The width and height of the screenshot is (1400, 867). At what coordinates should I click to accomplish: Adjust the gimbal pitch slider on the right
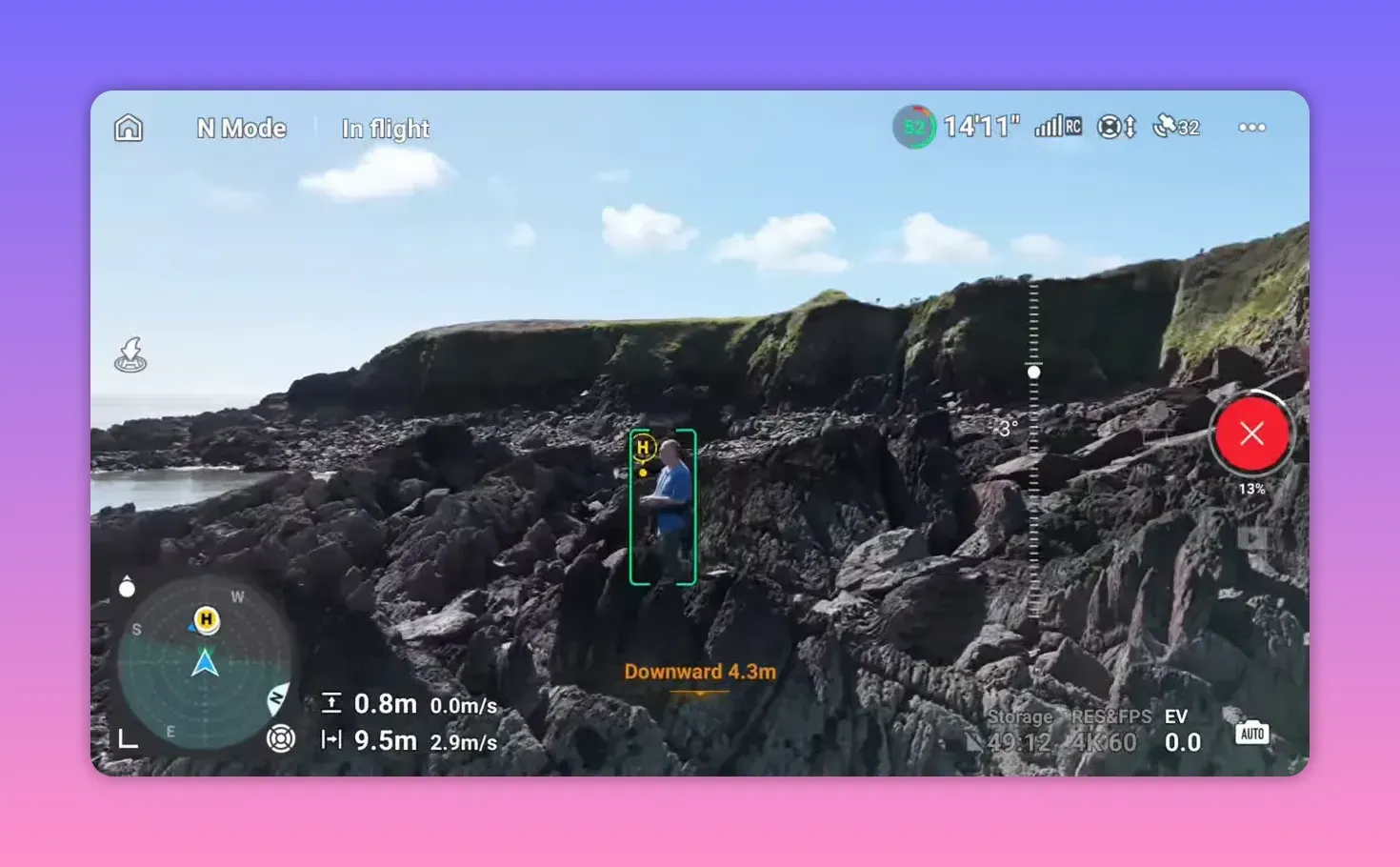pos(1033,372)
